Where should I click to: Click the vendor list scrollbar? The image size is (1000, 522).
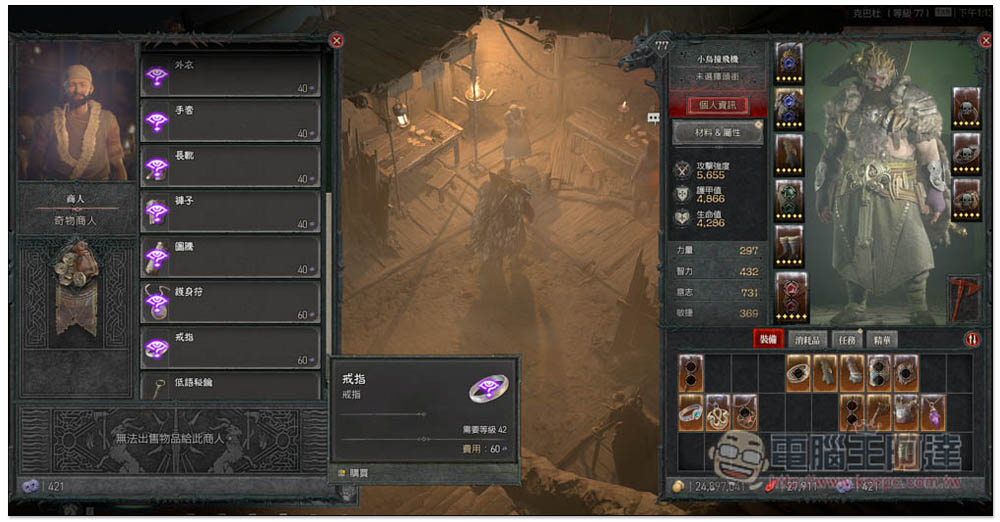[327, 240]
